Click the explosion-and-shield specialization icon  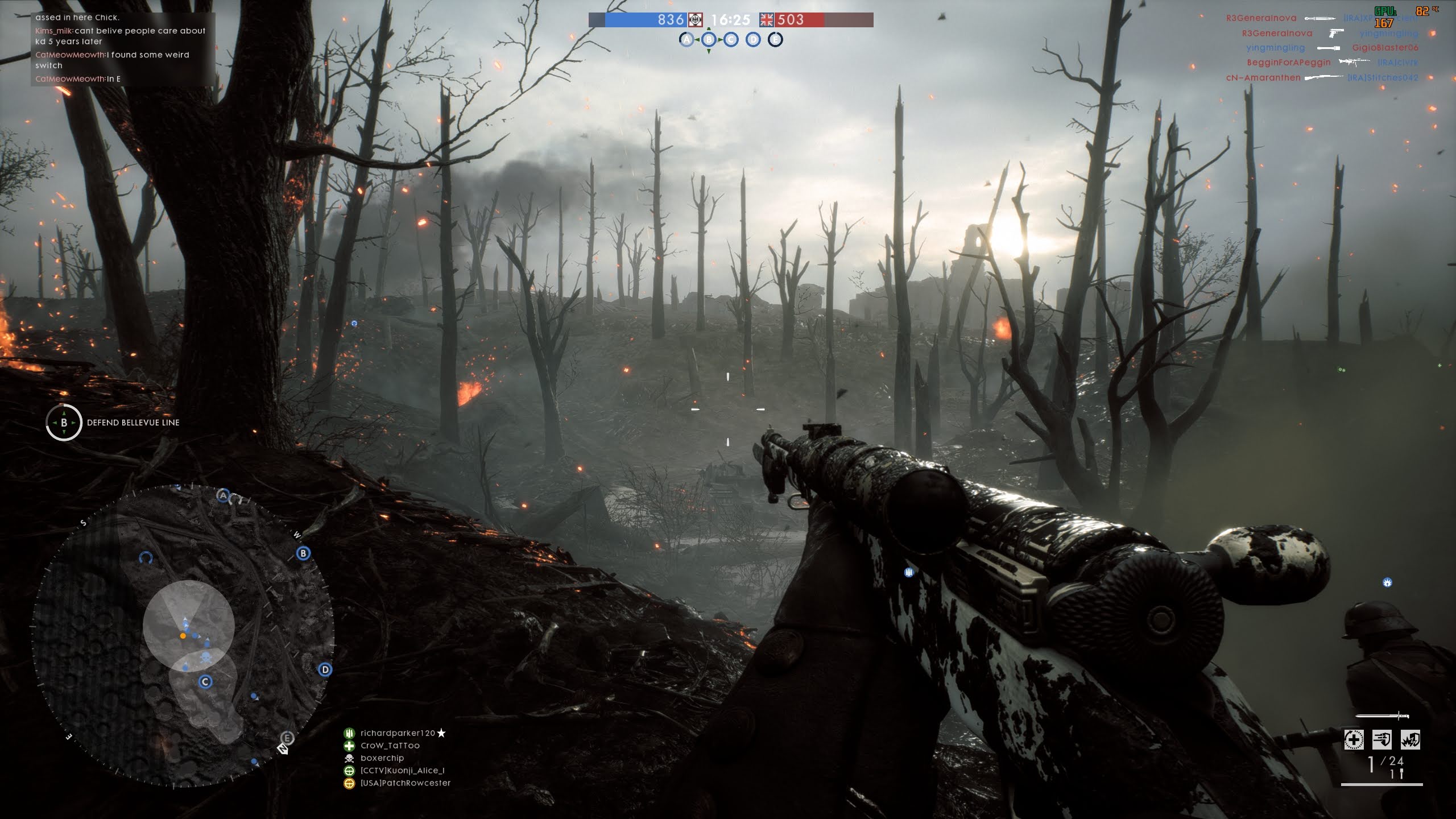[1410, 739]
